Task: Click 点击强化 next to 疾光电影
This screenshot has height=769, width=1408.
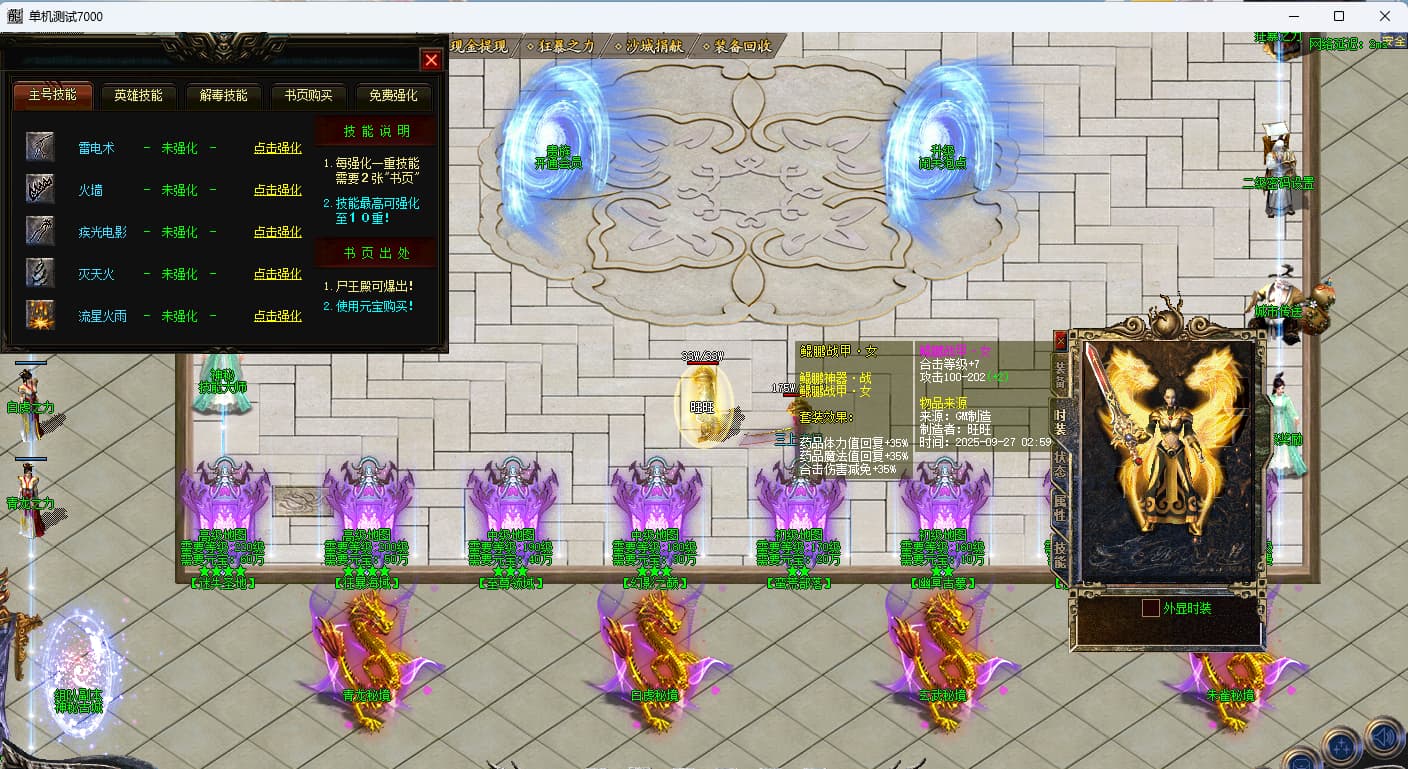Action: coord(277,232)
